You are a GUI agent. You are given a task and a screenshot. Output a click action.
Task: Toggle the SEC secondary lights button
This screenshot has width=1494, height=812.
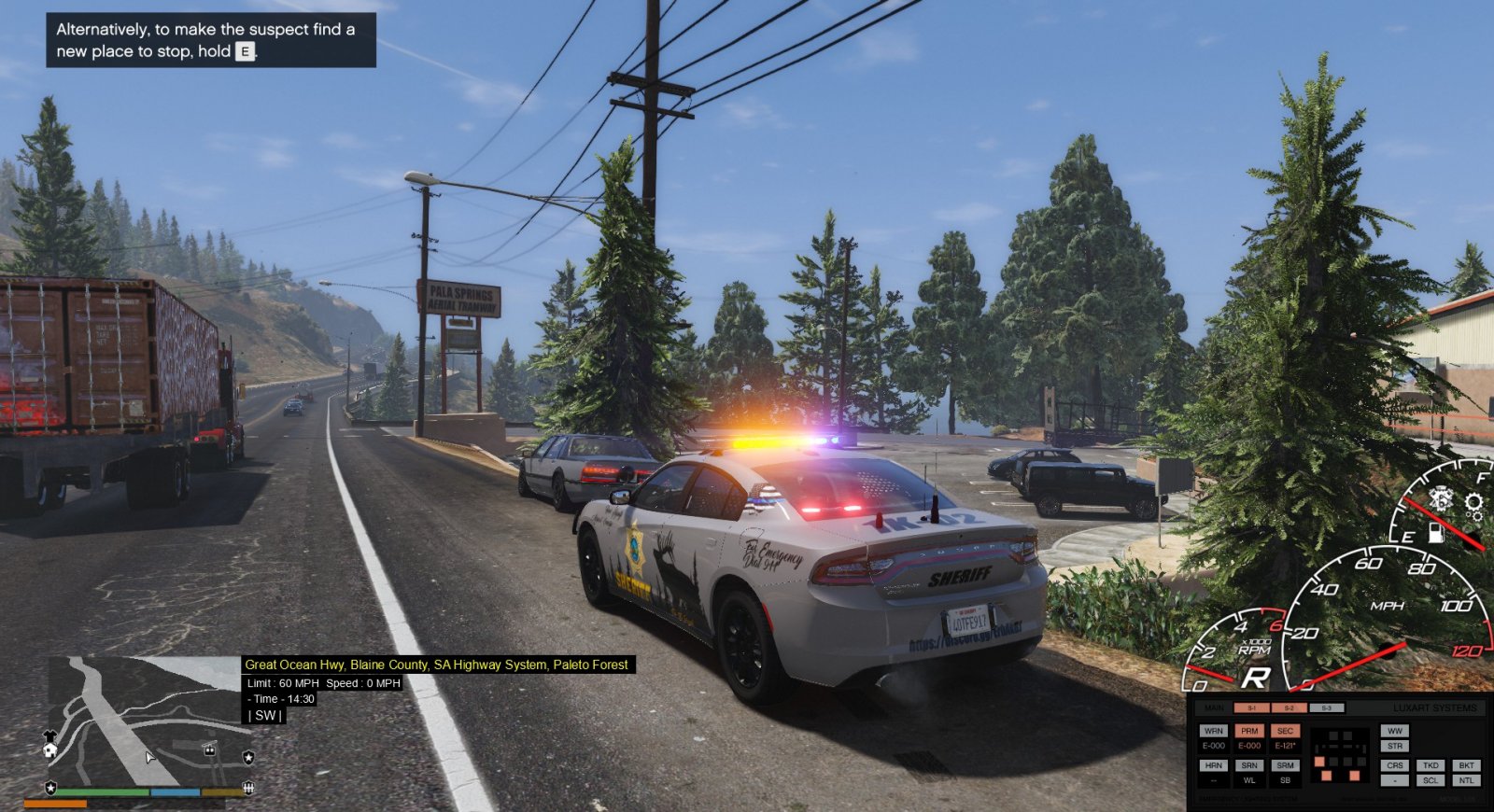tap(1285, 731)
